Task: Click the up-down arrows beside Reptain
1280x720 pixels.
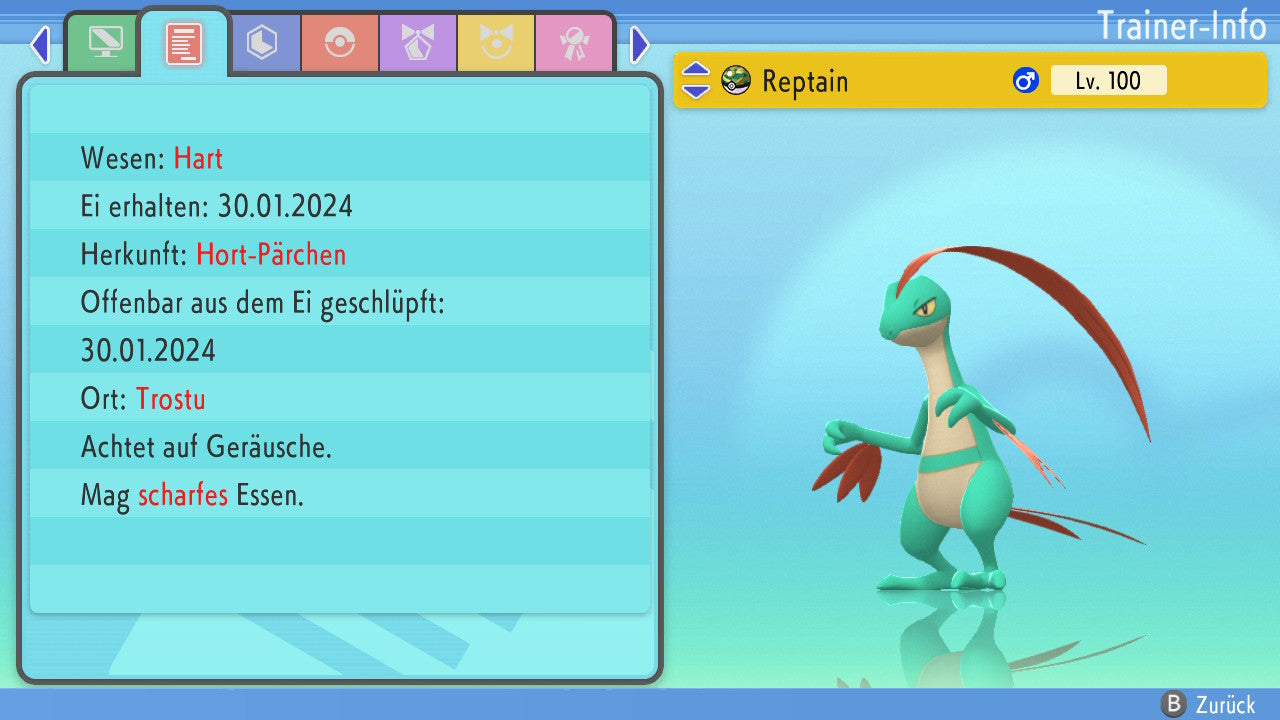Action: coord(696,80)
